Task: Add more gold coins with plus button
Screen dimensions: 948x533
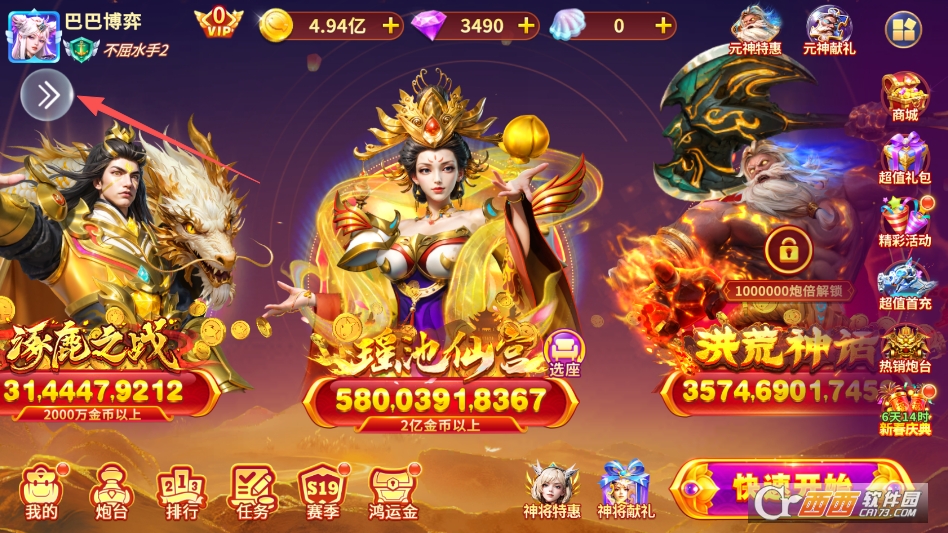Action: (x=389, y=26)
